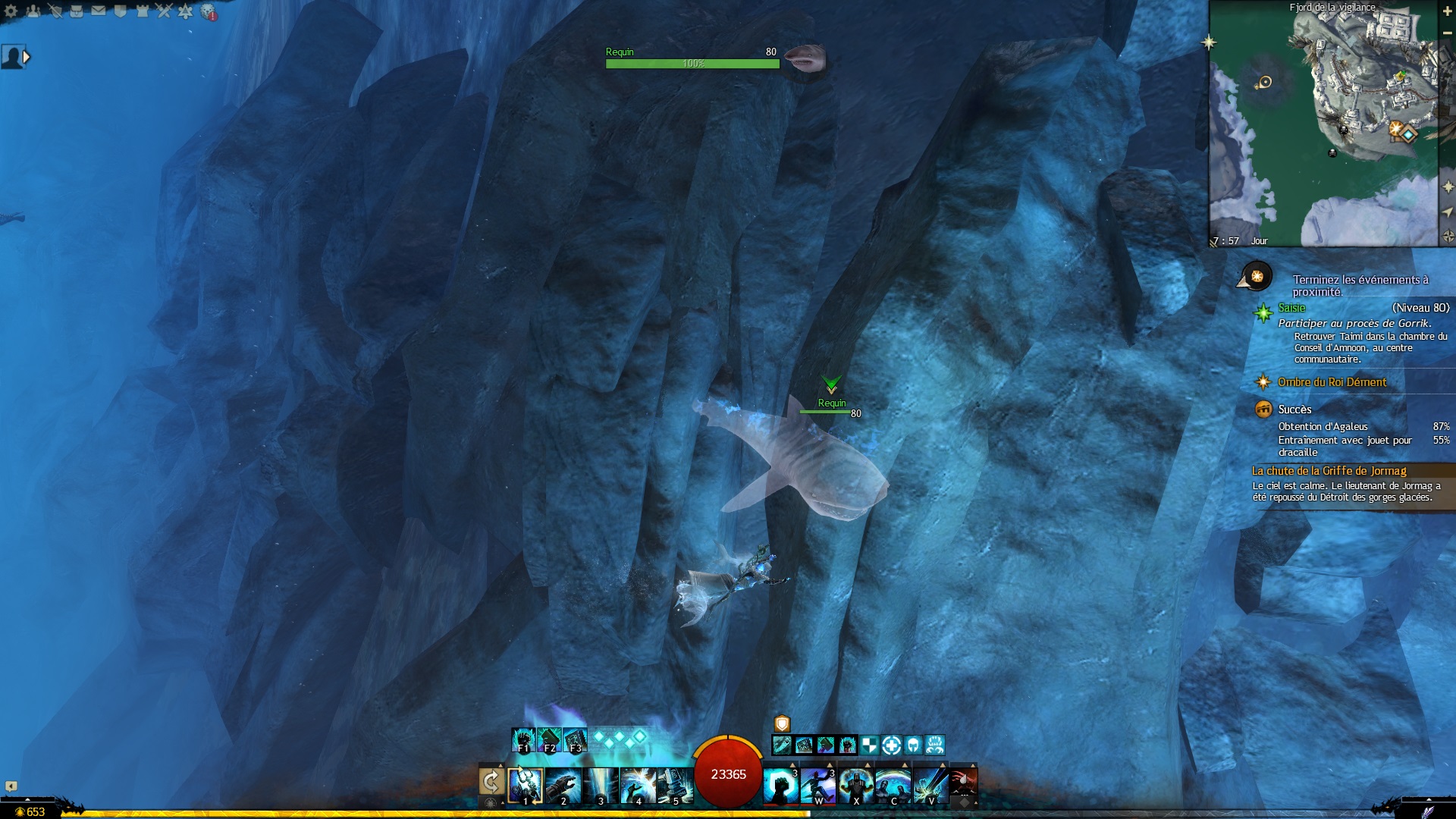Viewport: 1456px width, 819px height.
Task: Use weapon skill 1 with the trident
Action: click(x=525, y=785)
